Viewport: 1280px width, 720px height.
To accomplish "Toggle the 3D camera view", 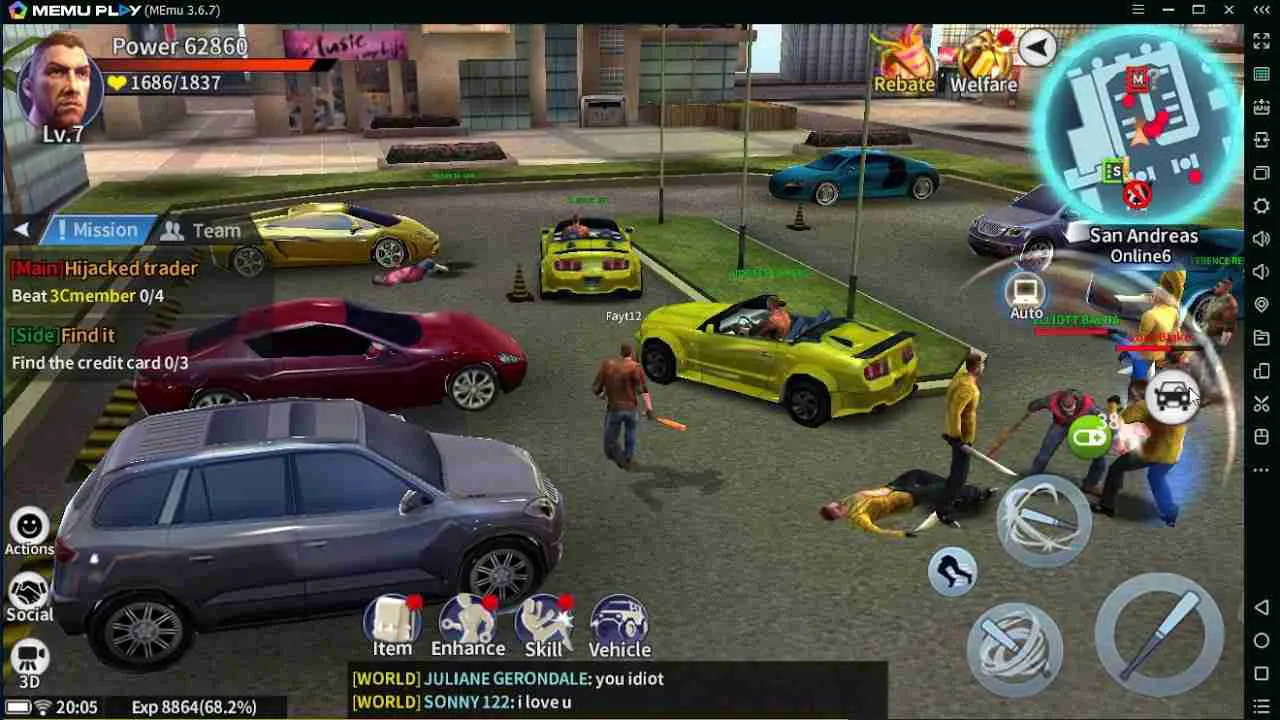I will [x=30, y=653].
